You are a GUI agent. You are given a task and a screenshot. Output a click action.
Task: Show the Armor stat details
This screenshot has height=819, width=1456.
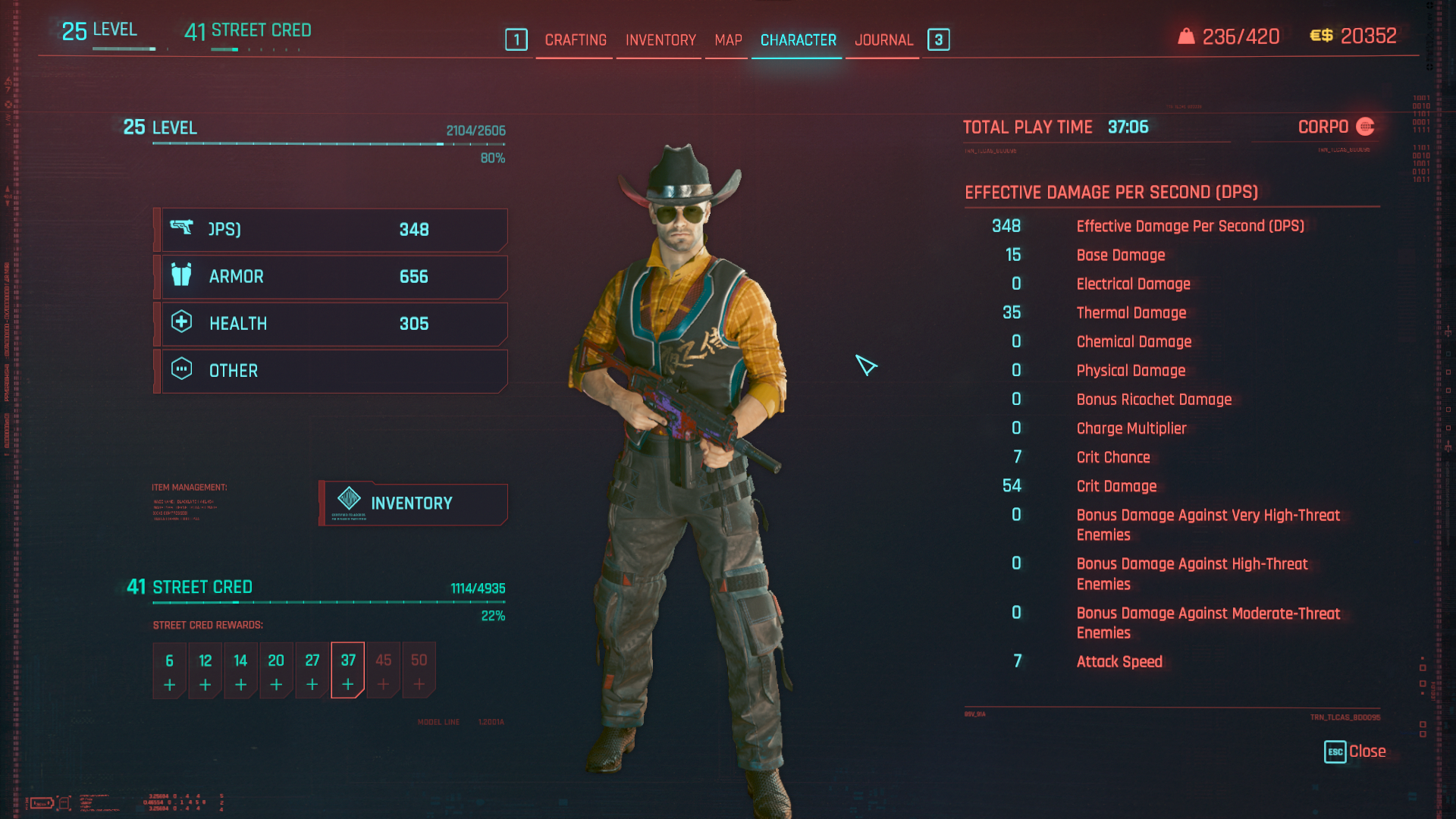pos(332,277)
